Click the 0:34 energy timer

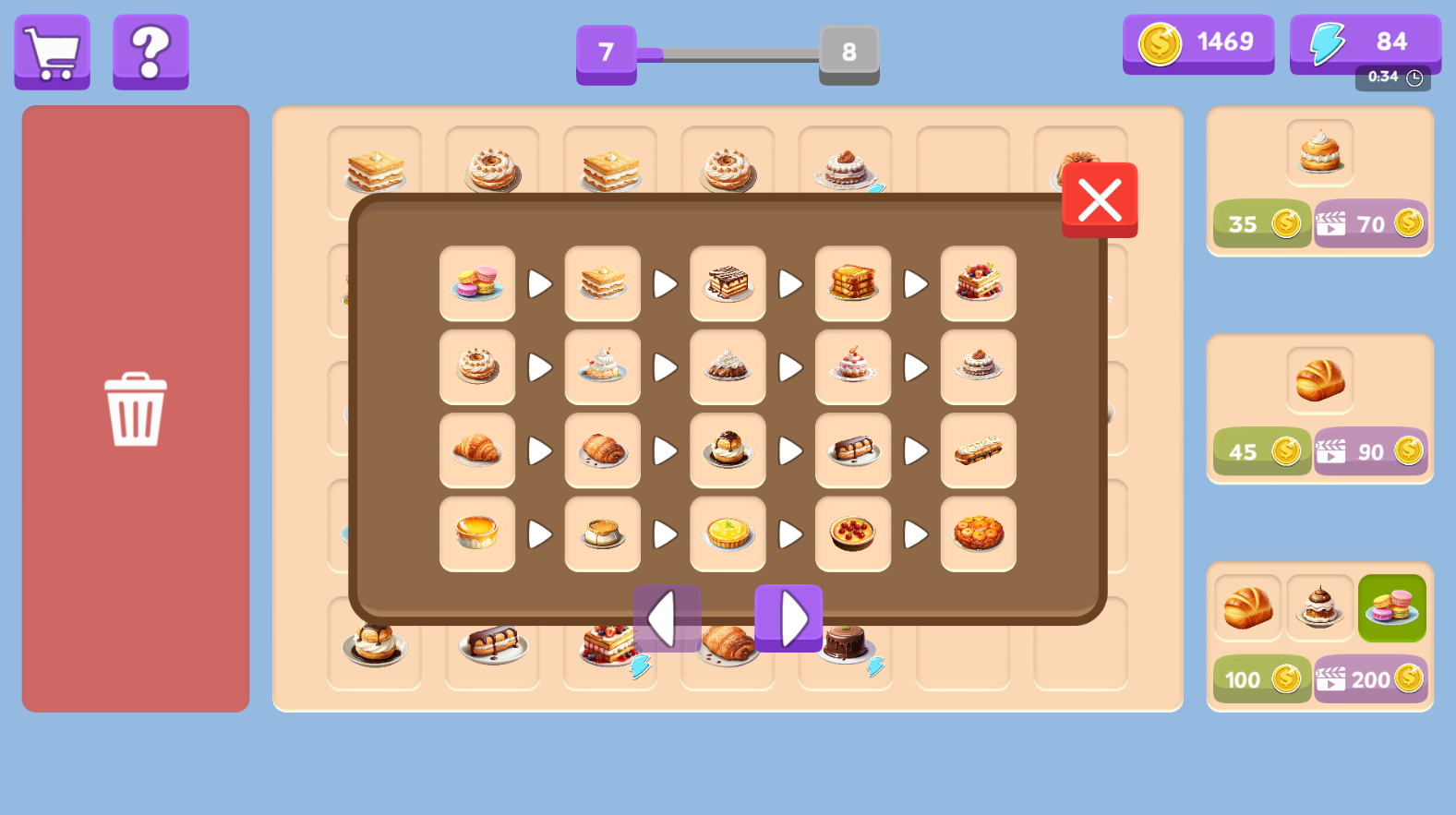coord(1392,78)
